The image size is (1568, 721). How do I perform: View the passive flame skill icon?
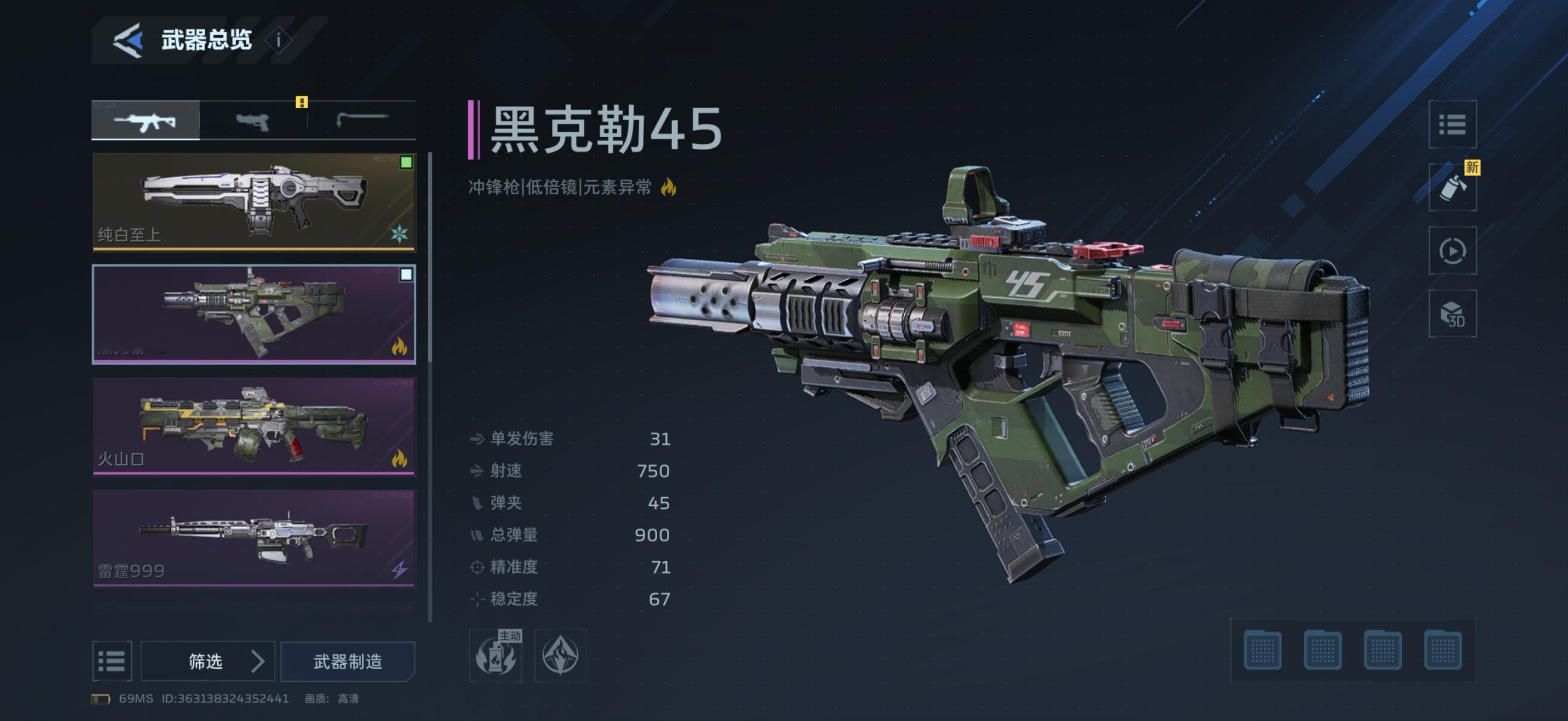(x=560, y=655)
